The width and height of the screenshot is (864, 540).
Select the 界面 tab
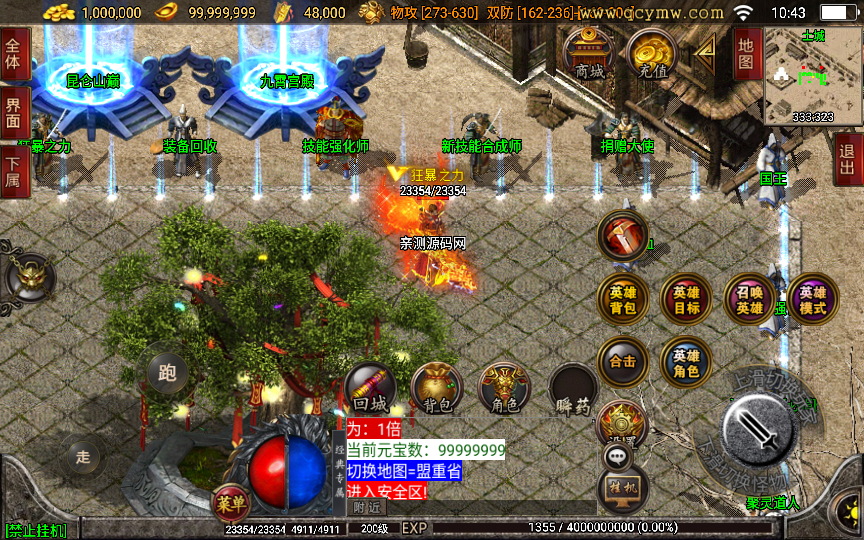tap(13, 112)
